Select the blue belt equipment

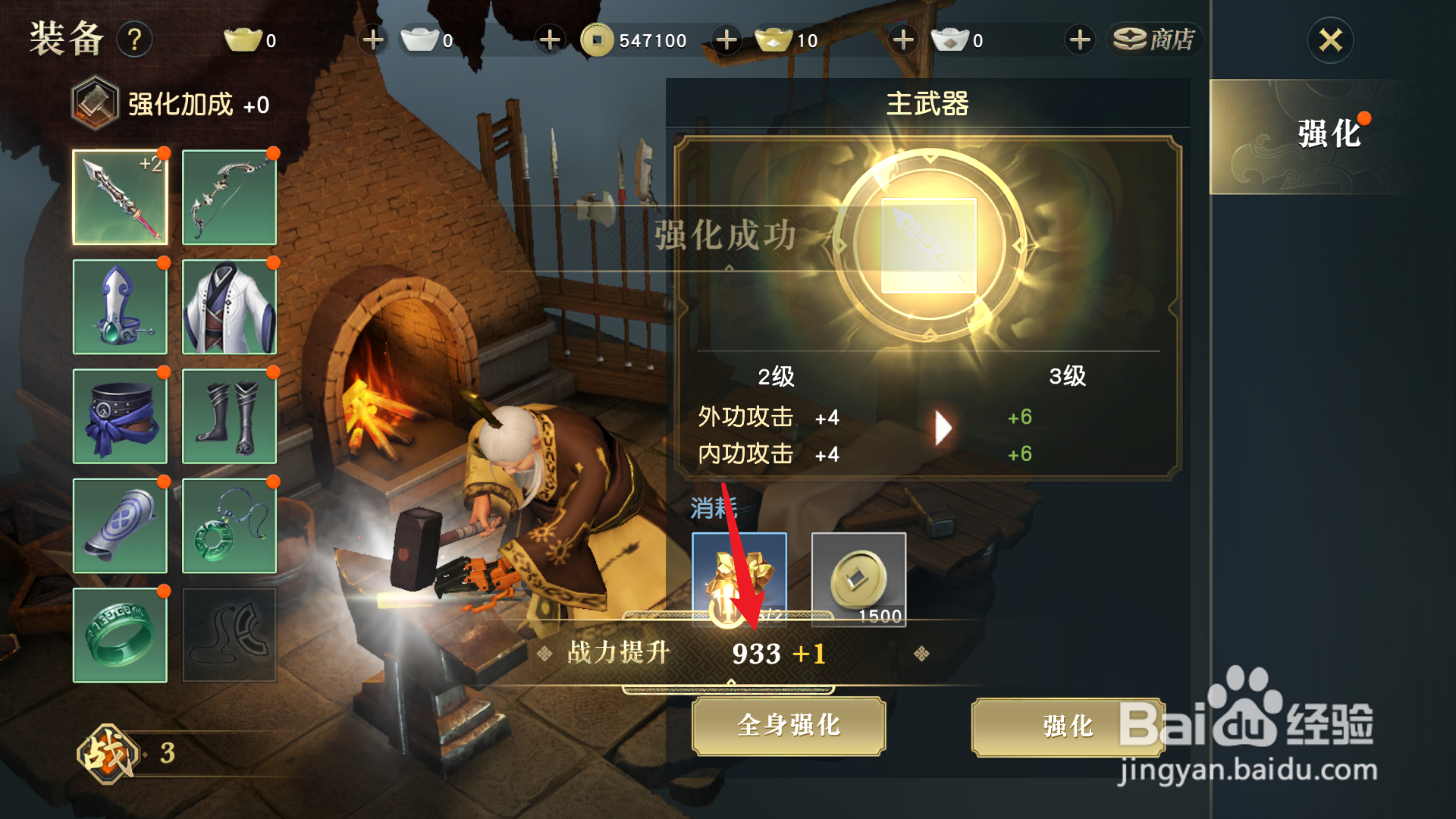coord(120,416)
